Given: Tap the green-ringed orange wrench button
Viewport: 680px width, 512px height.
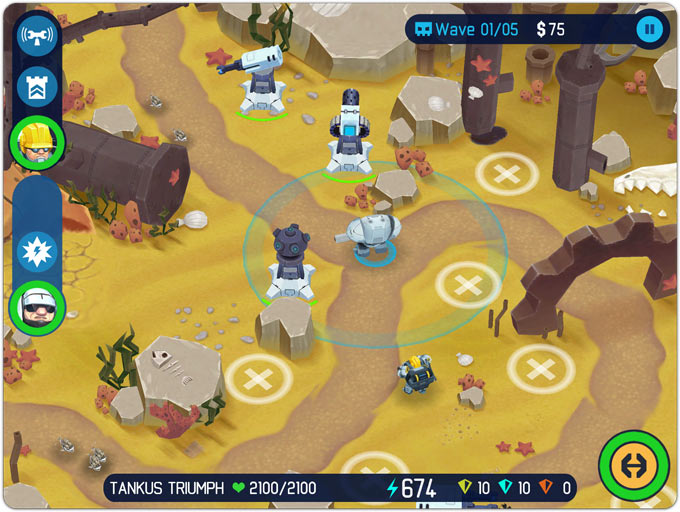Looking at the screenshot, I should (x=634, y=466).
